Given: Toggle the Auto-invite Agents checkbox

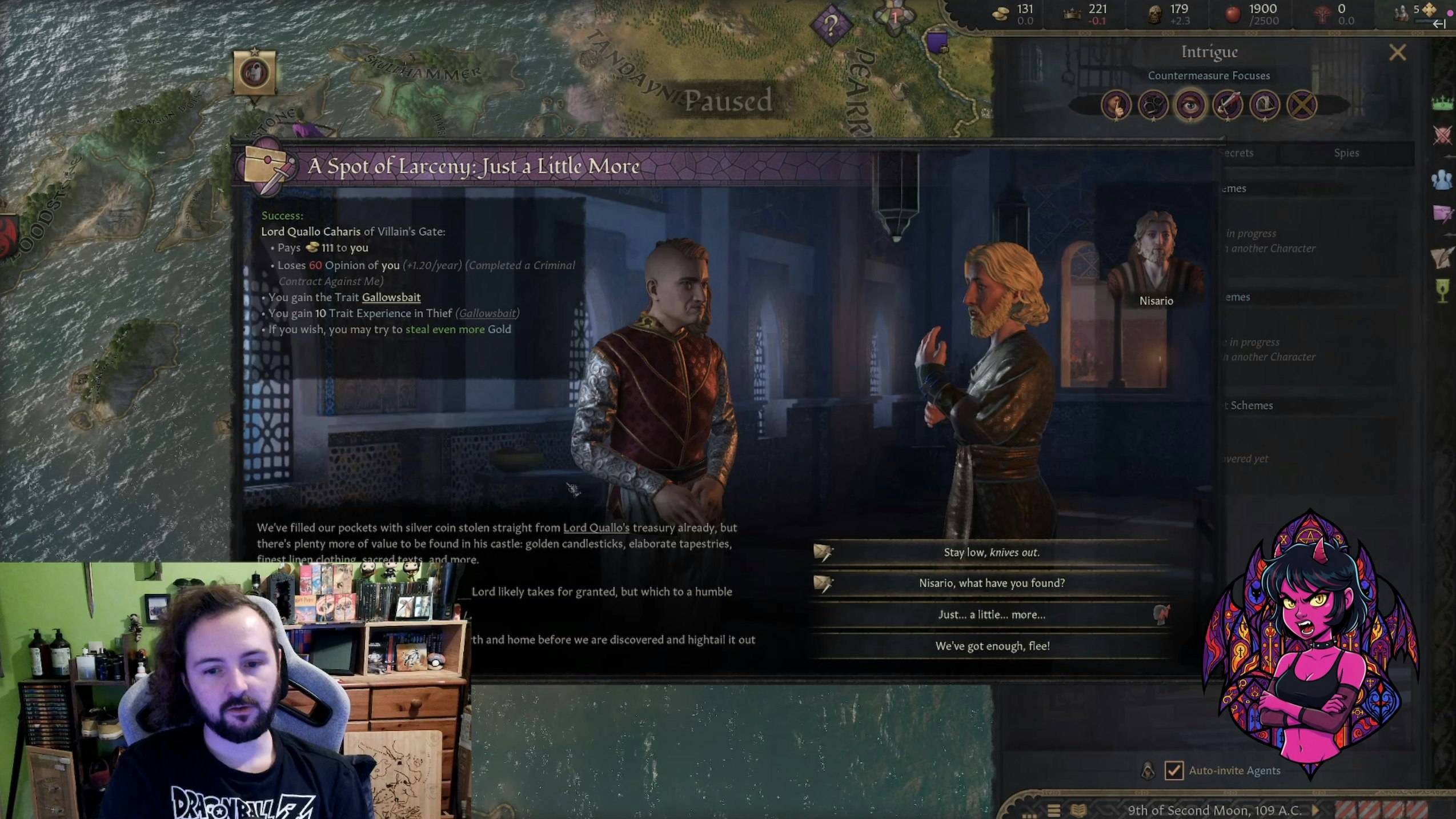Looking at the screenshot, I should [x=1174, y=770].
